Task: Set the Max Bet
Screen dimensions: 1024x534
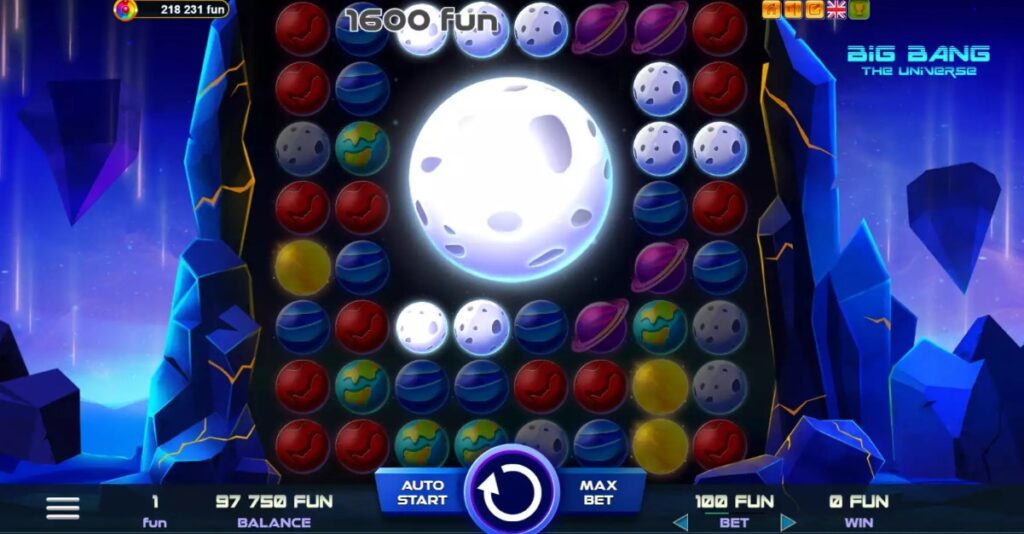Action: pos(598,492)
